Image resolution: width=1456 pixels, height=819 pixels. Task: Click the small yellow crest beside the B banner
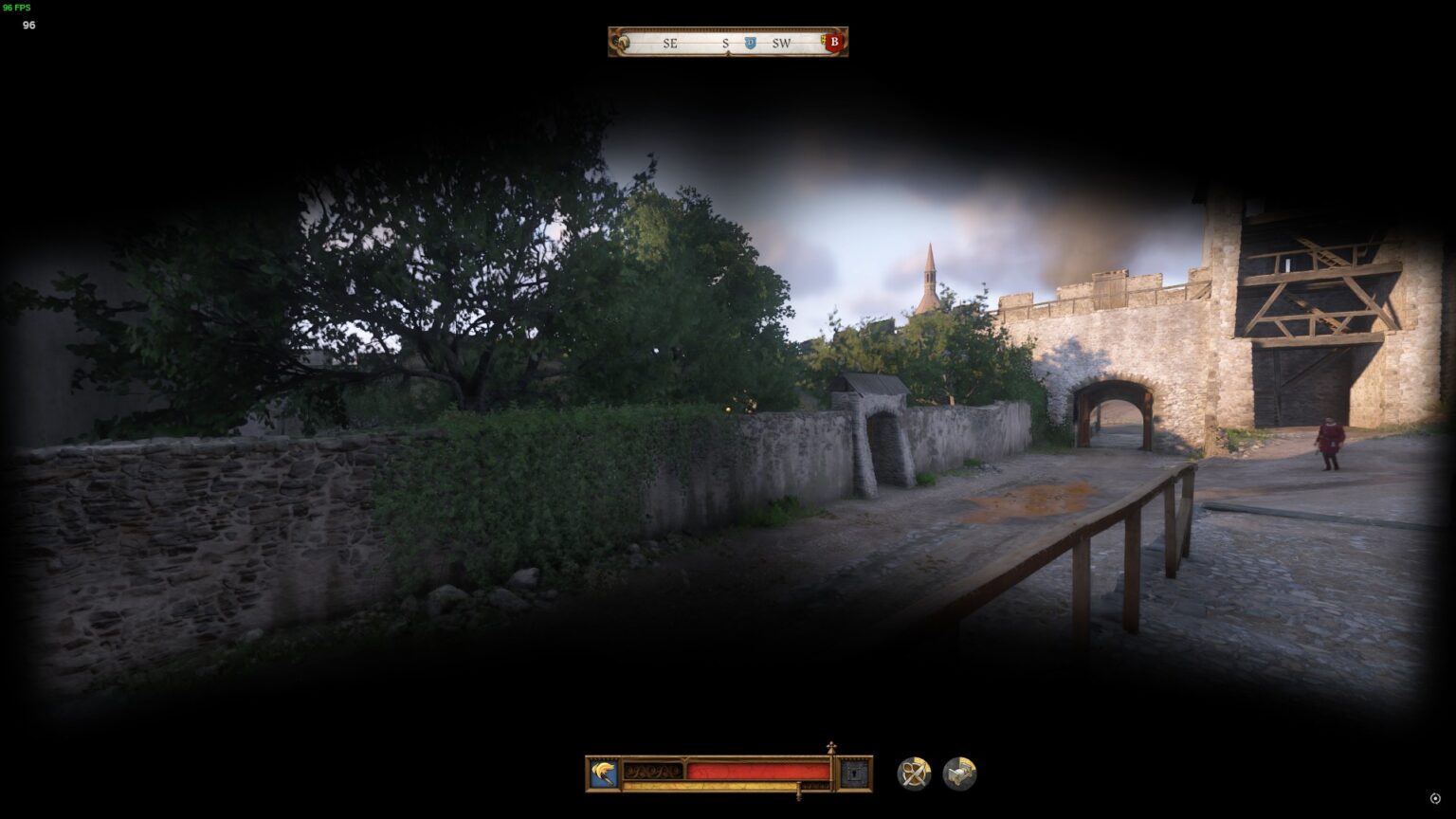tap(821, 42)
